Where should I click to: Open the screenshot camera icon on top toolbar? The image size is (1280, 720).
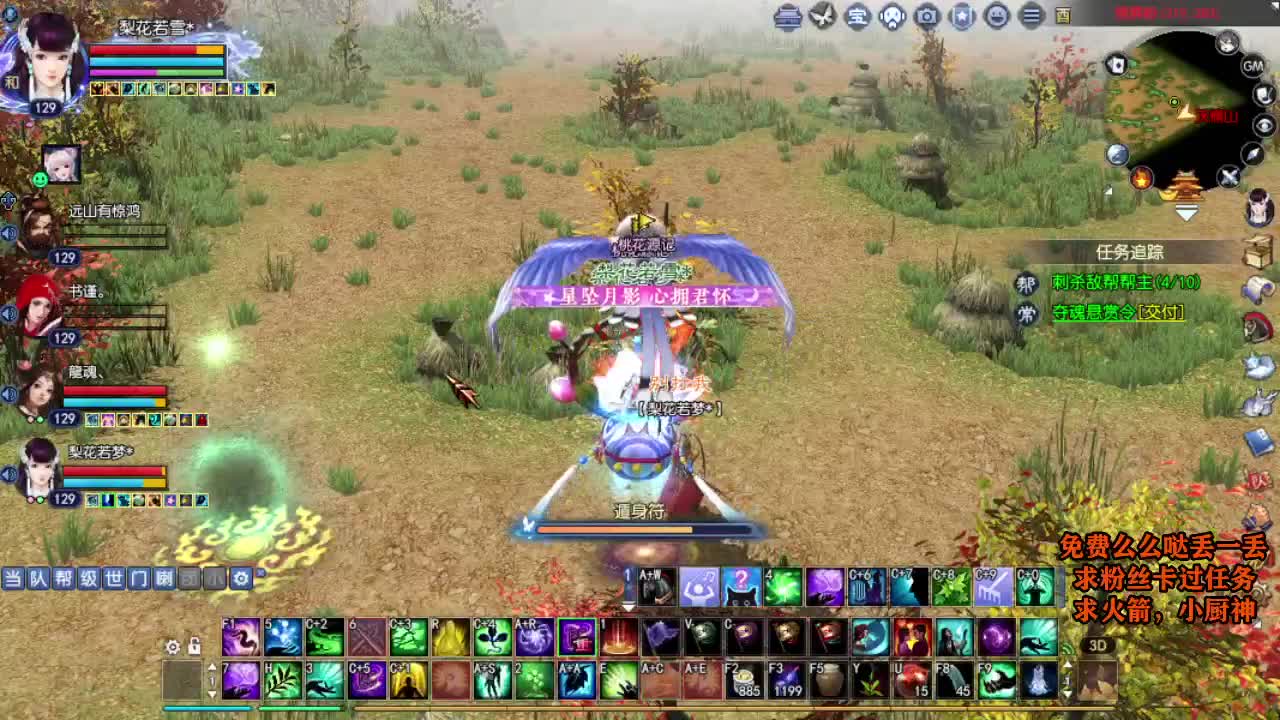[925, 16]
